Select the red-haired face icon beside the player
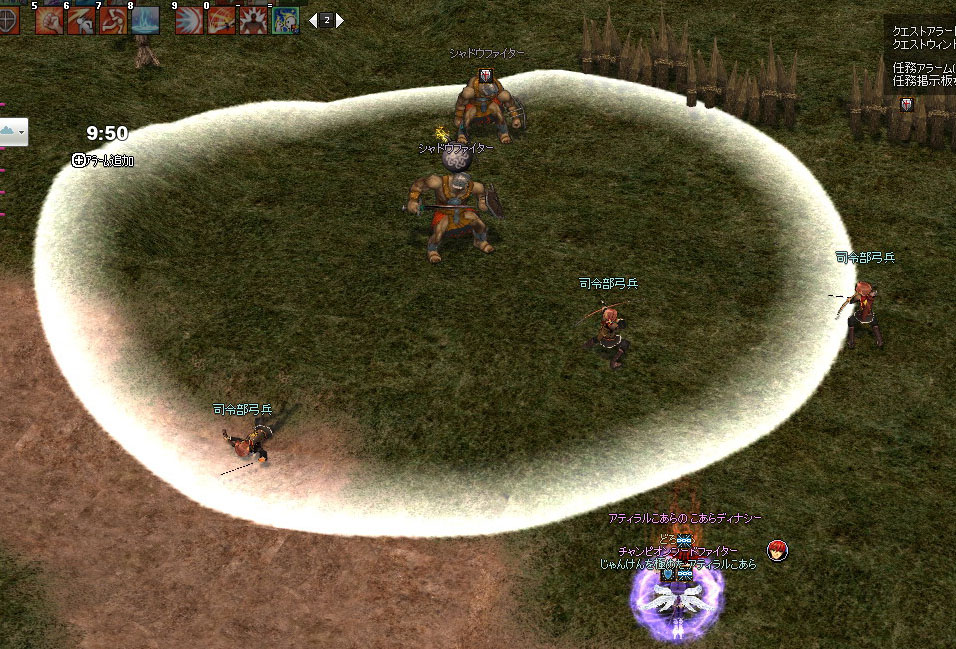 click(778, 550)
